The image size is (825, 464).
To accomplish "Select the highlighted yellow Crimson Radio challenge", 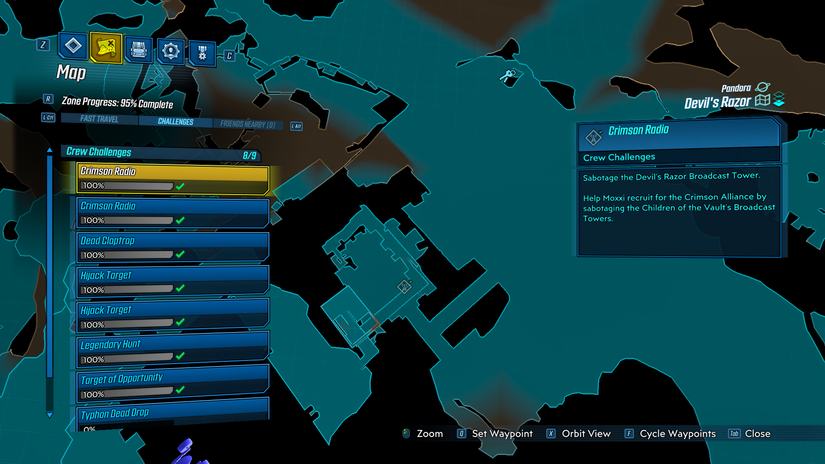I will (172, 178).
